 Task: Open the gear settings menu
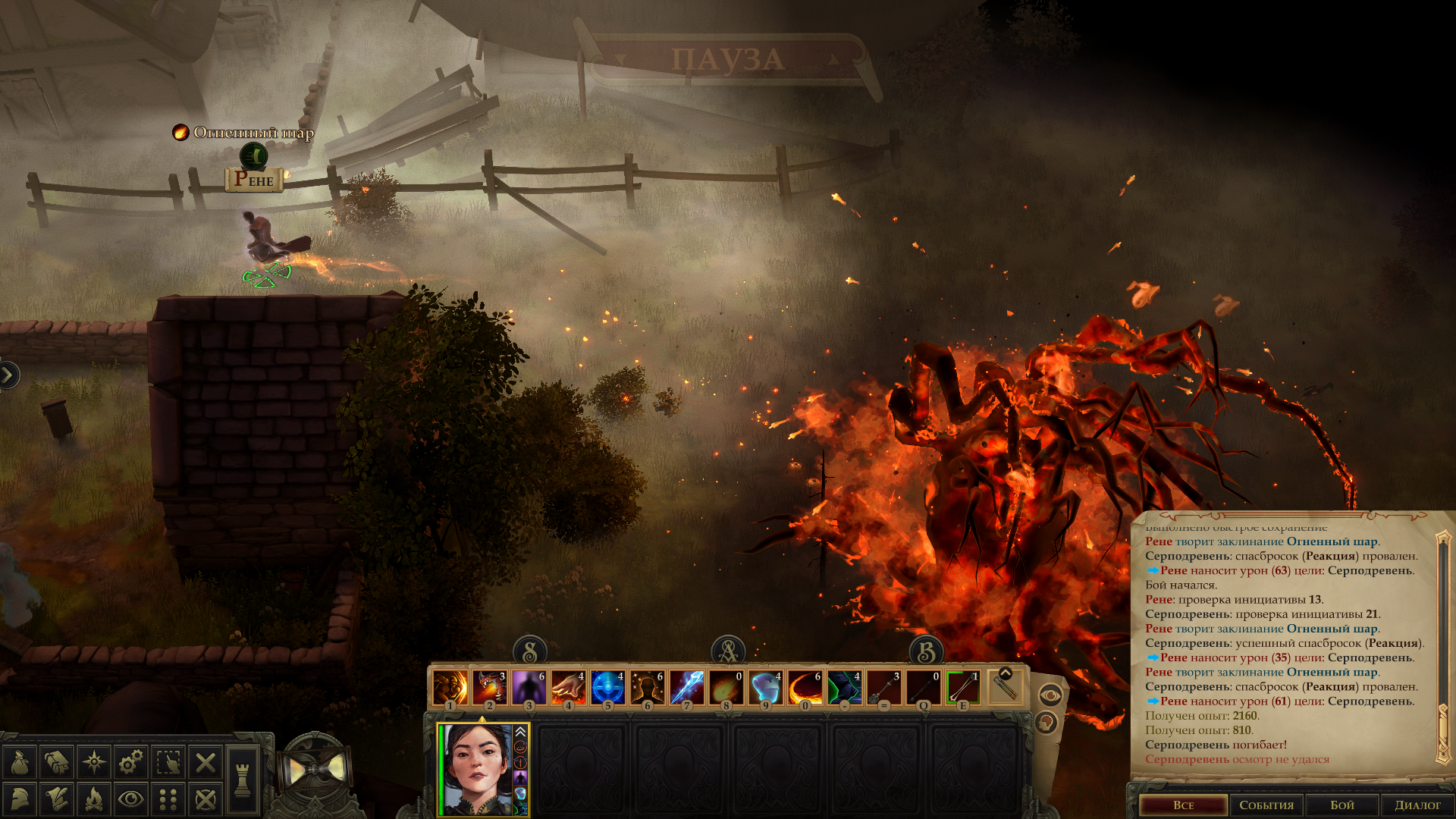[130, 762]
